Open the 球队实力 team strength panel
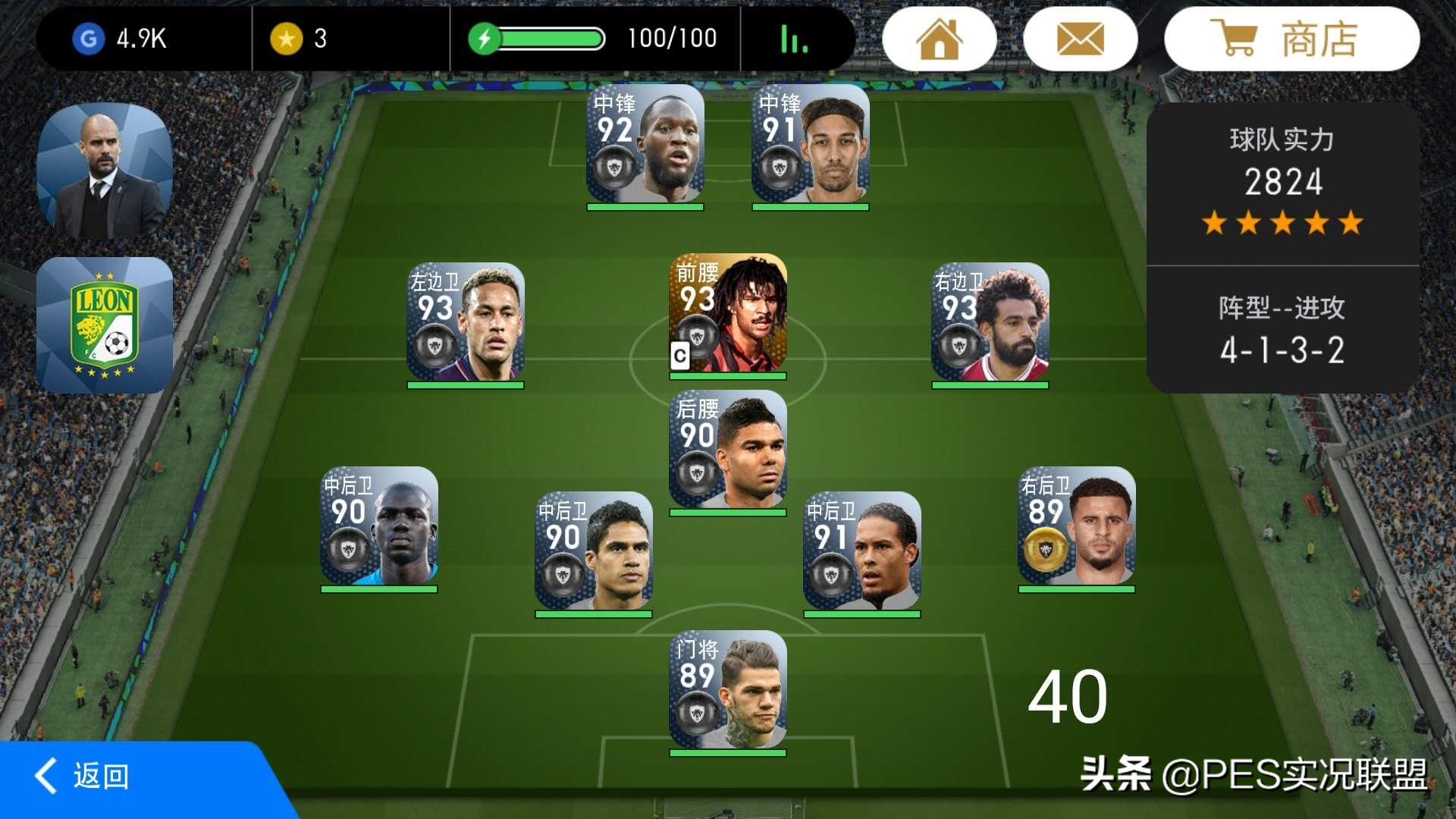Image resolution: width=1456 pixels, height=819 pixels. tap(1282, 182)
